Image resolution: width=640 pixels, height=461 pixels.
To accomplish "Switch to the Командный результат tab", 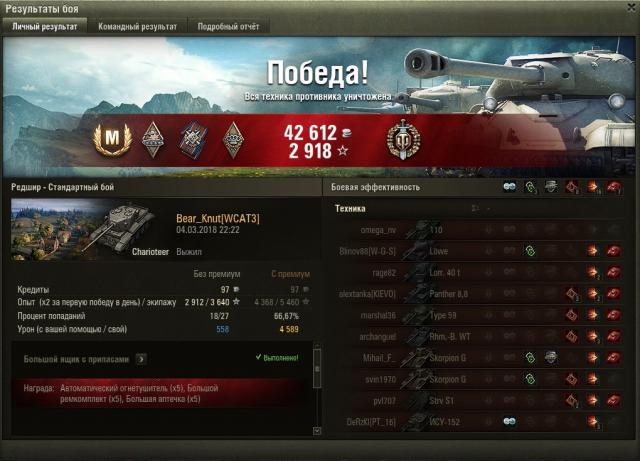I will pos(138,27).
